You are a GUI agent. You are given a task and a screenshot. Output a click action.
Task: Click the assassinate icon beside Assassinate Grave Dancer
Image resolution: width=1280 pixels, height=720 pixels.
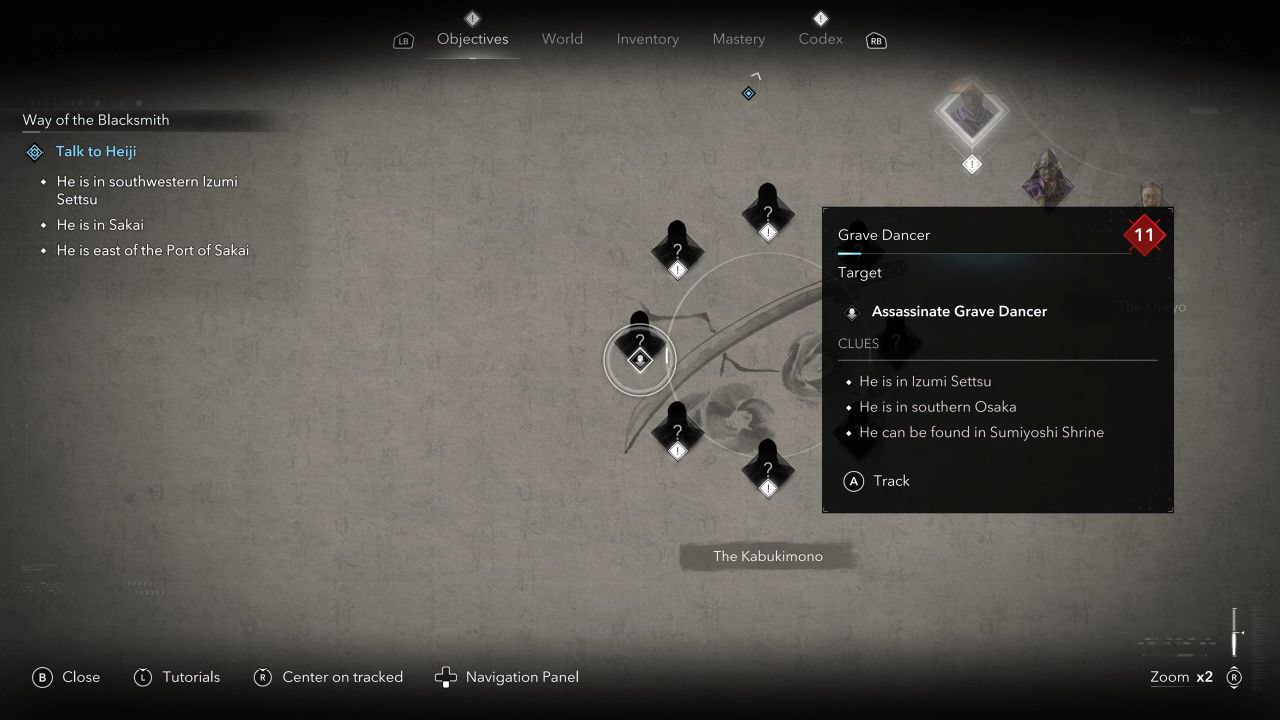pyautogui.click(x=851, y=312)
